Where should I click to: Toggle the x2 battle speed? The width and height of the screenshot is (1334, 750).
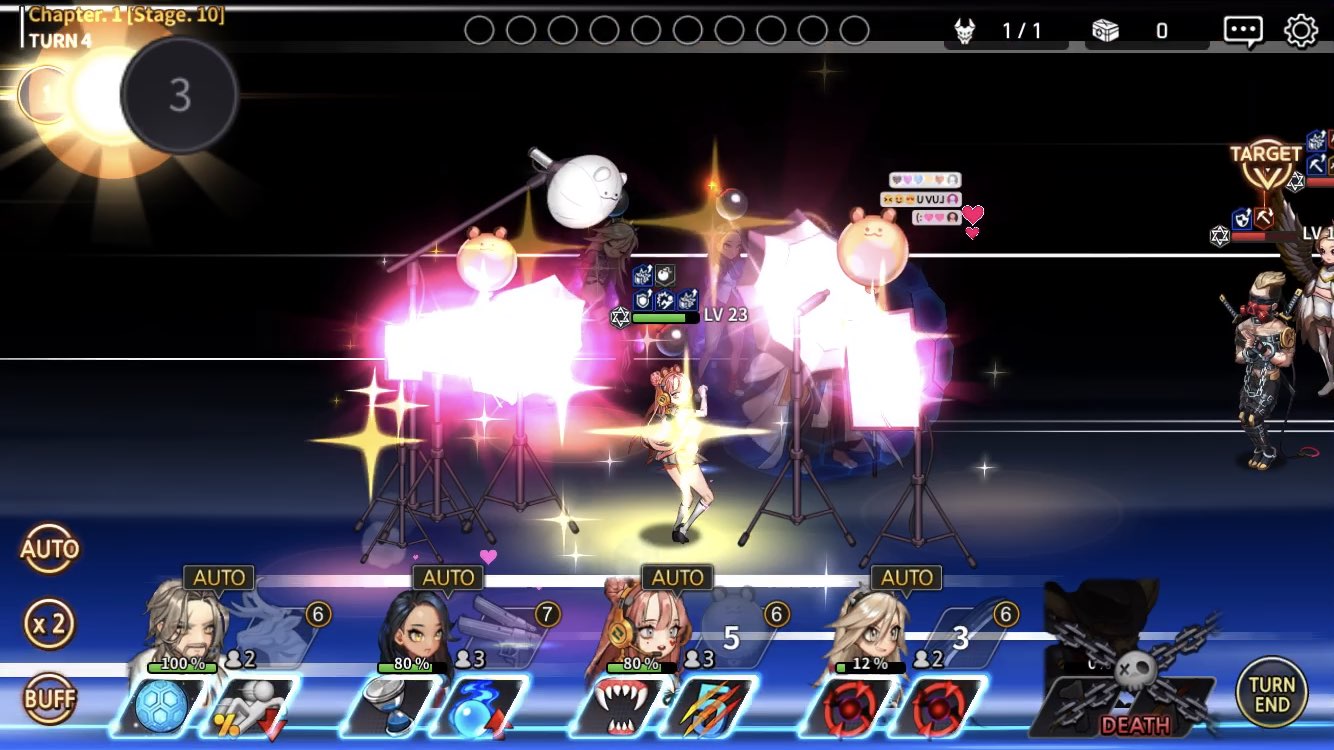pos(50,625)
